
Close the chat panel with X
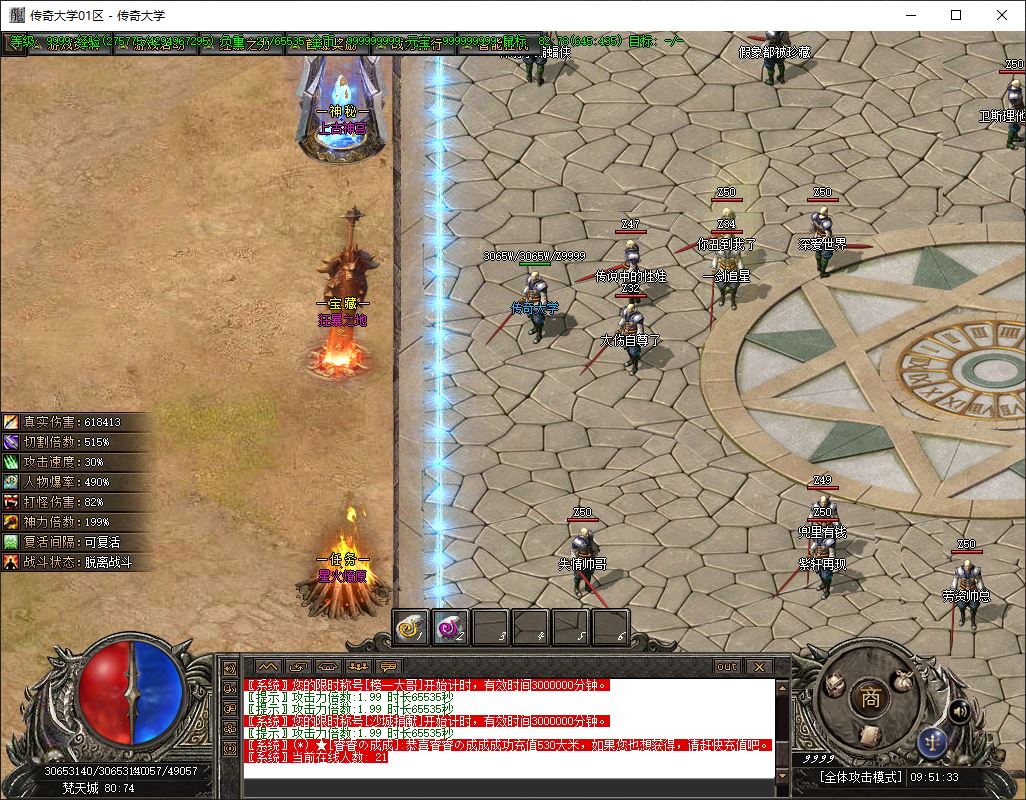click(x=758, y=666)
